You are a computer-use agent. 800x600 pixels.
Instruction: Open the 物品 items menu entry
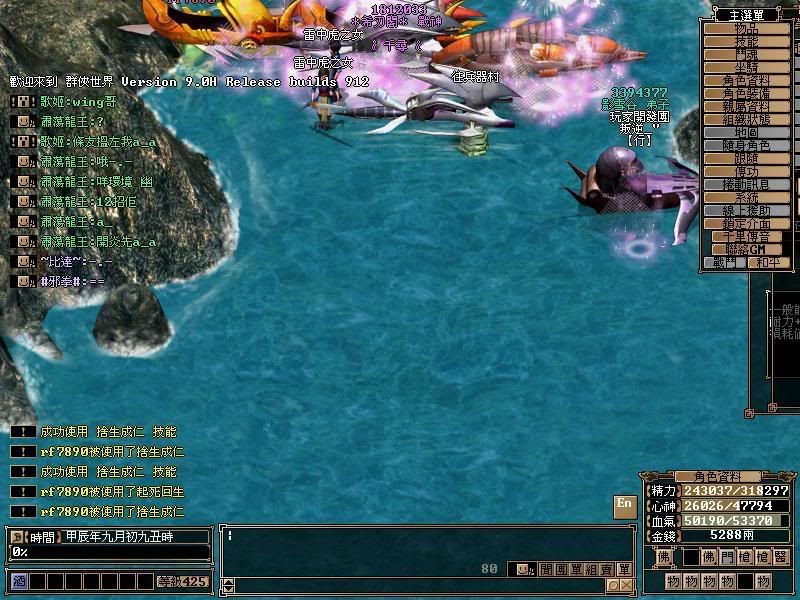[x=746, y=29]
